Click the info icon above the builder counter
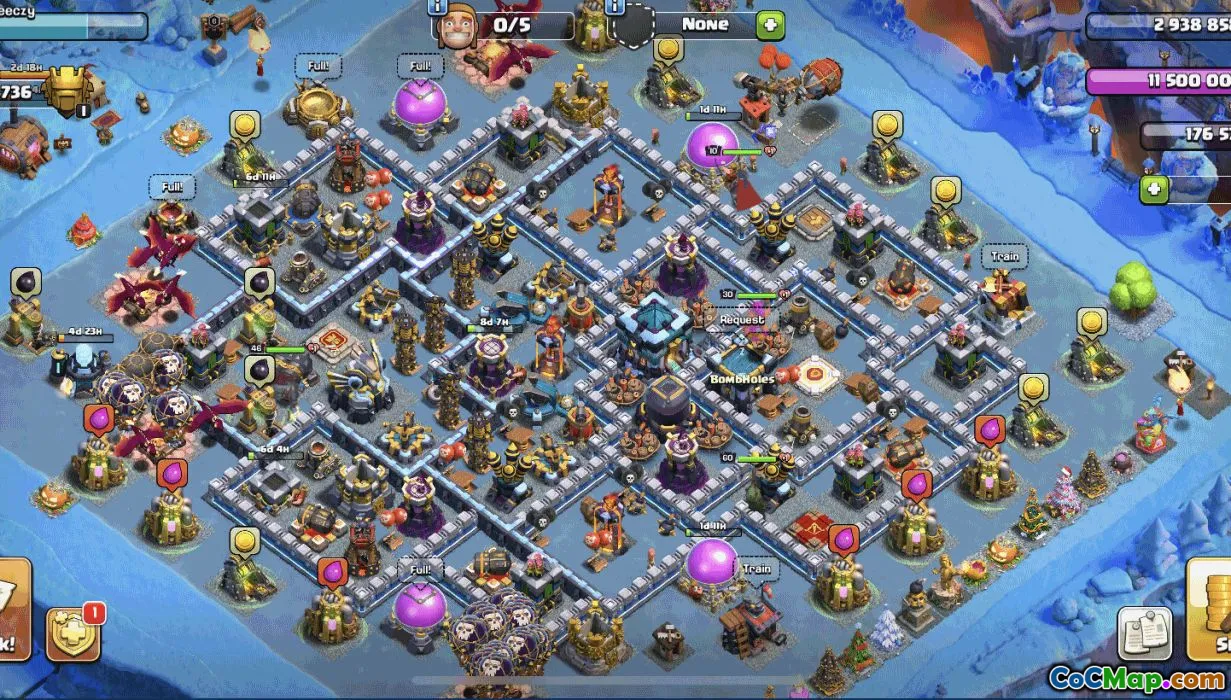The width and height of the screenshot is (1231, 700). point(436,8)
